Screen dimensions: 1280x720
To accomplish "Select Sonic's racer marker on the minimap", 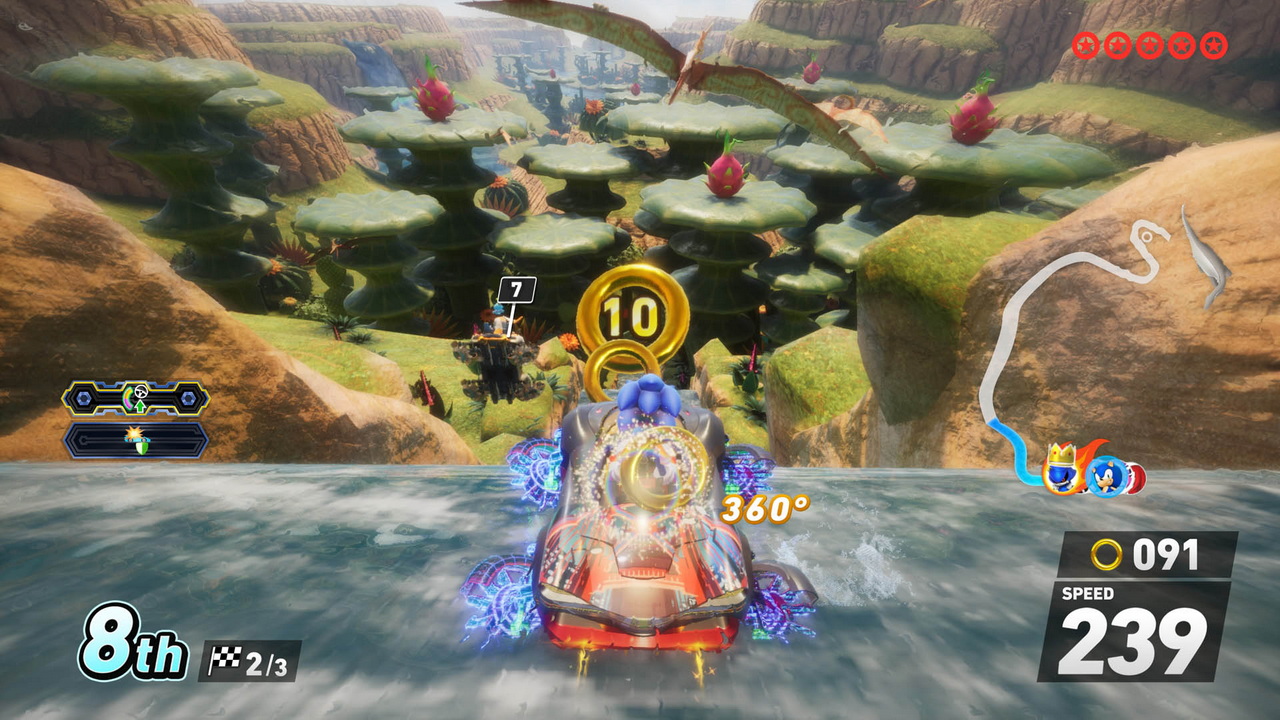I will point(1106,476).
